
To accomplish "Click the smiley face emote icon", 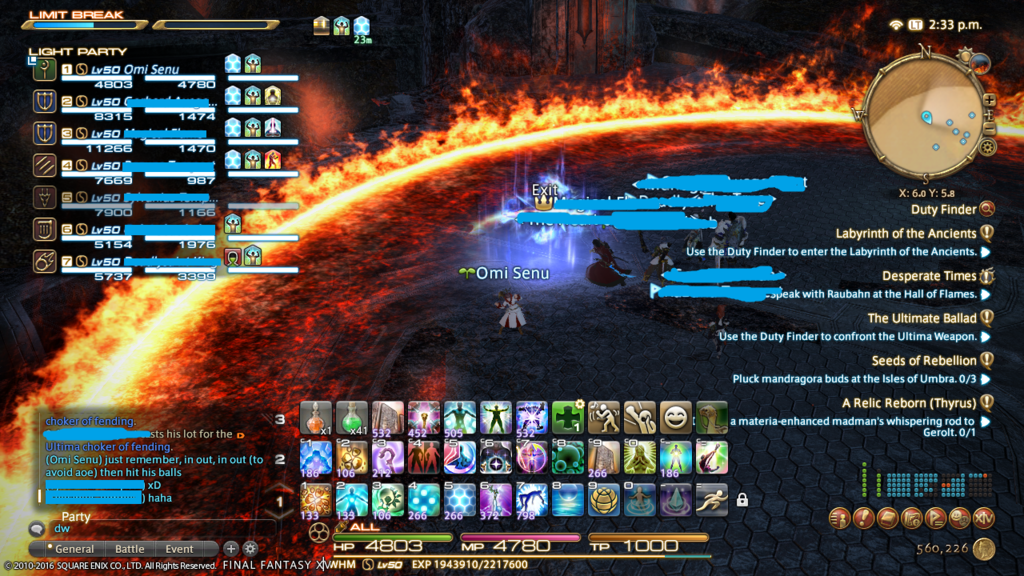I will pos(675,418).
